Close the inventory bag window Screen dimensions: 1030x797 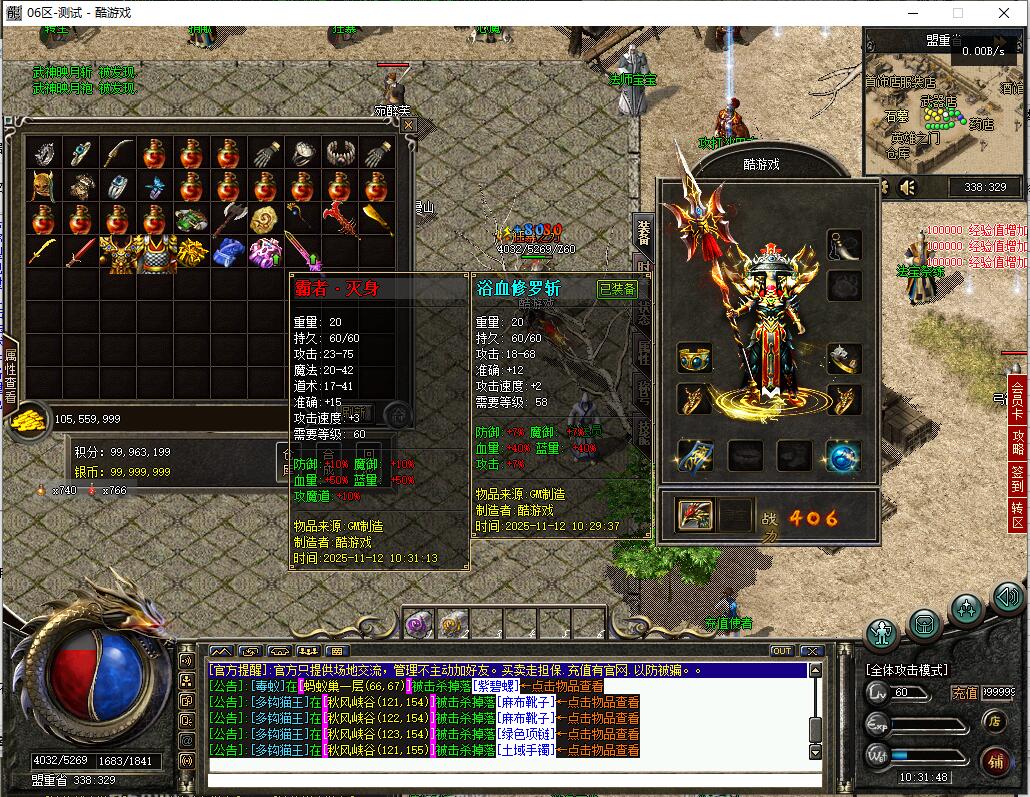click(x=408, y=125)
